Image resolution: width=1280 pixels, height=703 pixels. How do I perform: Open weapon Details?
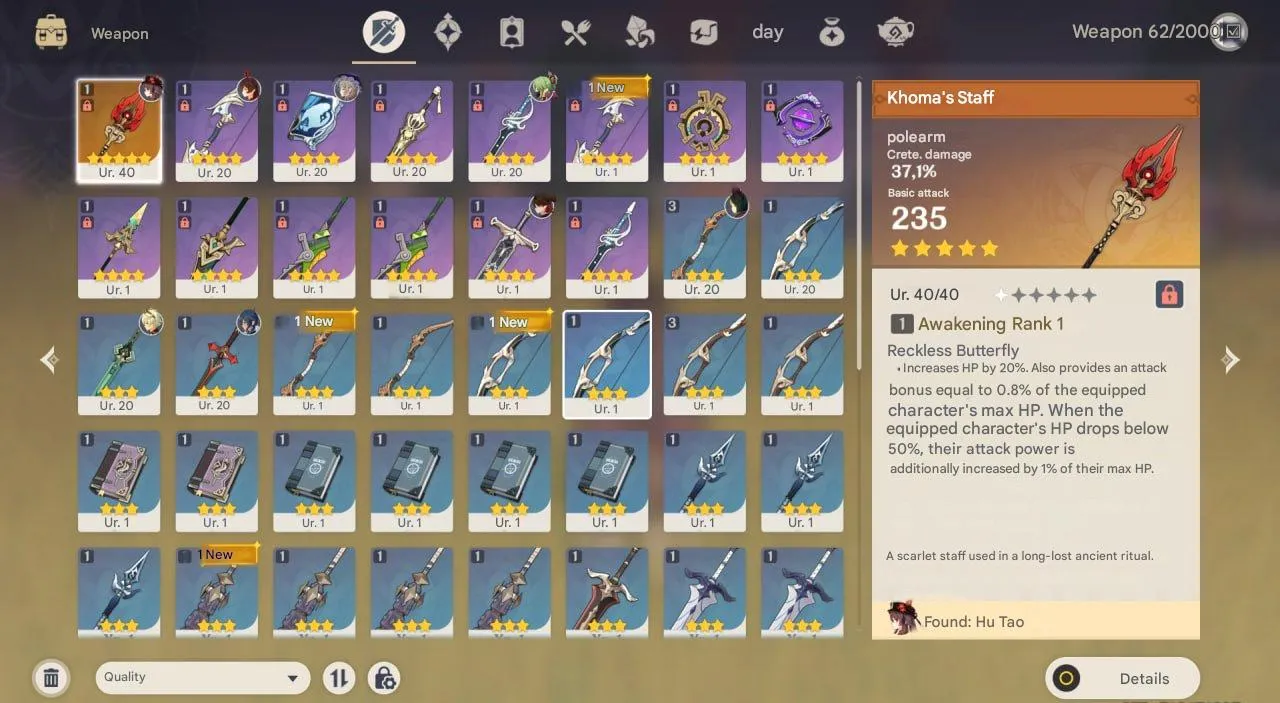pyautogui.click(x=1122, y=678)
